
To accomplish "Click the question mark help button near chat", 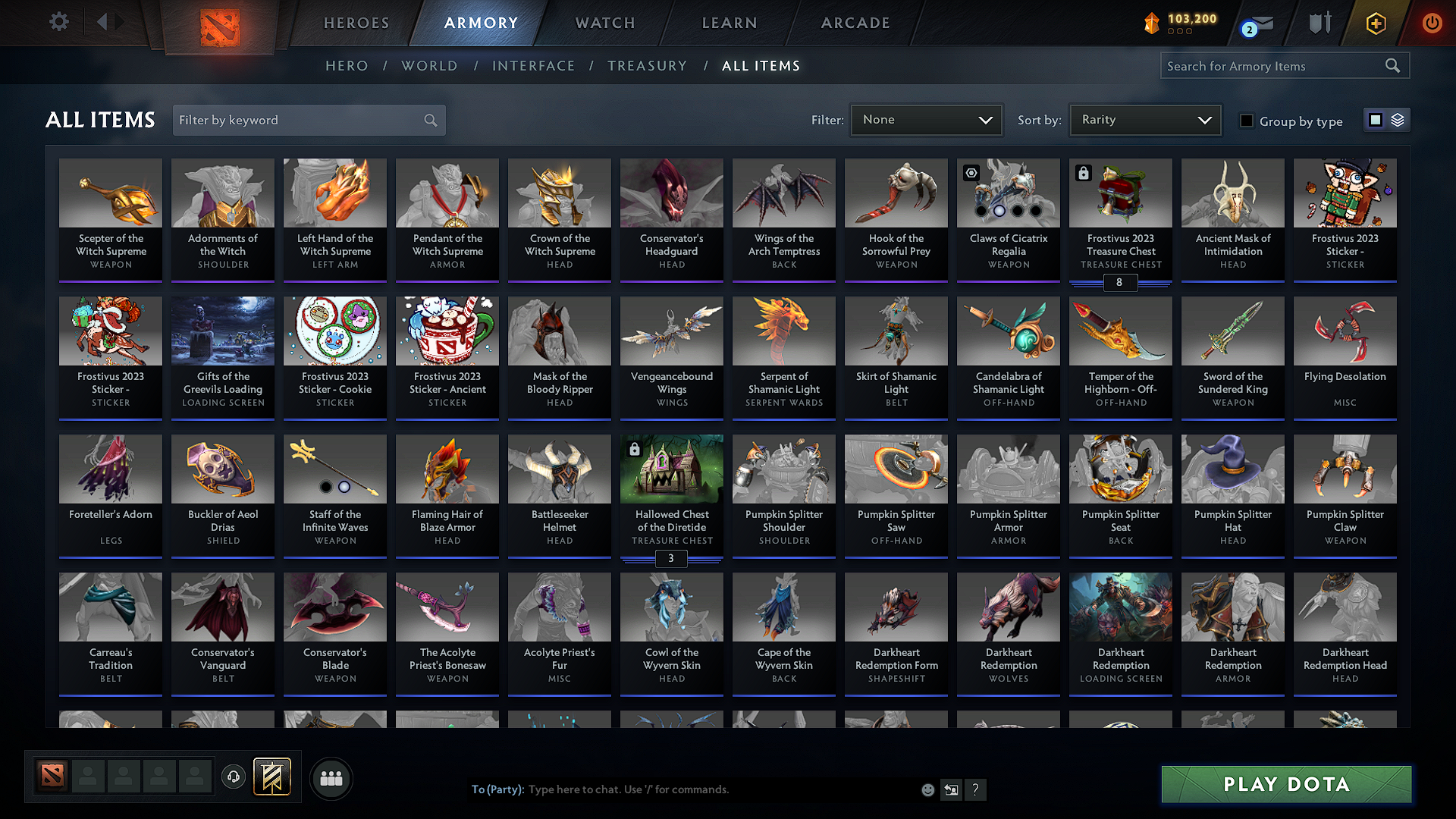I will pos(976,789).
